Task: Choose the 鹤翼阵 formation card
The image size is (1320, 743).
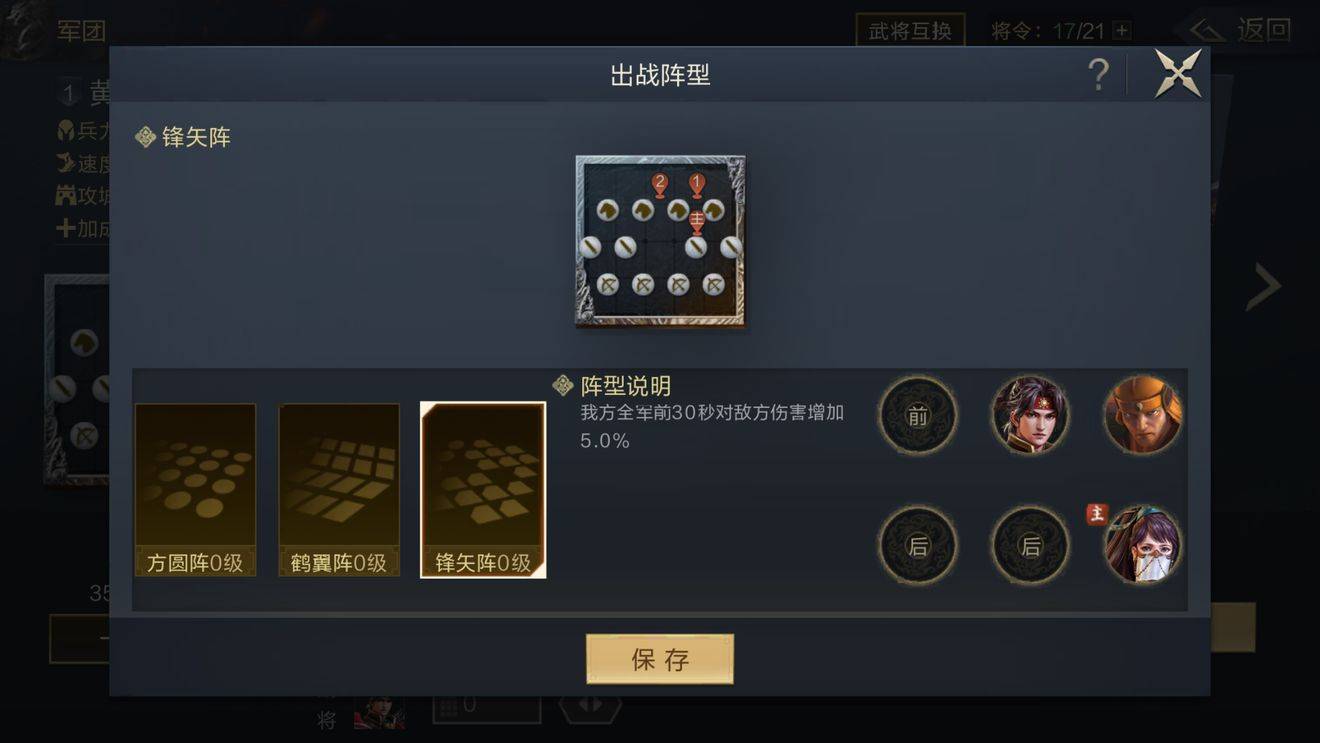Action: tap(339, 490)
